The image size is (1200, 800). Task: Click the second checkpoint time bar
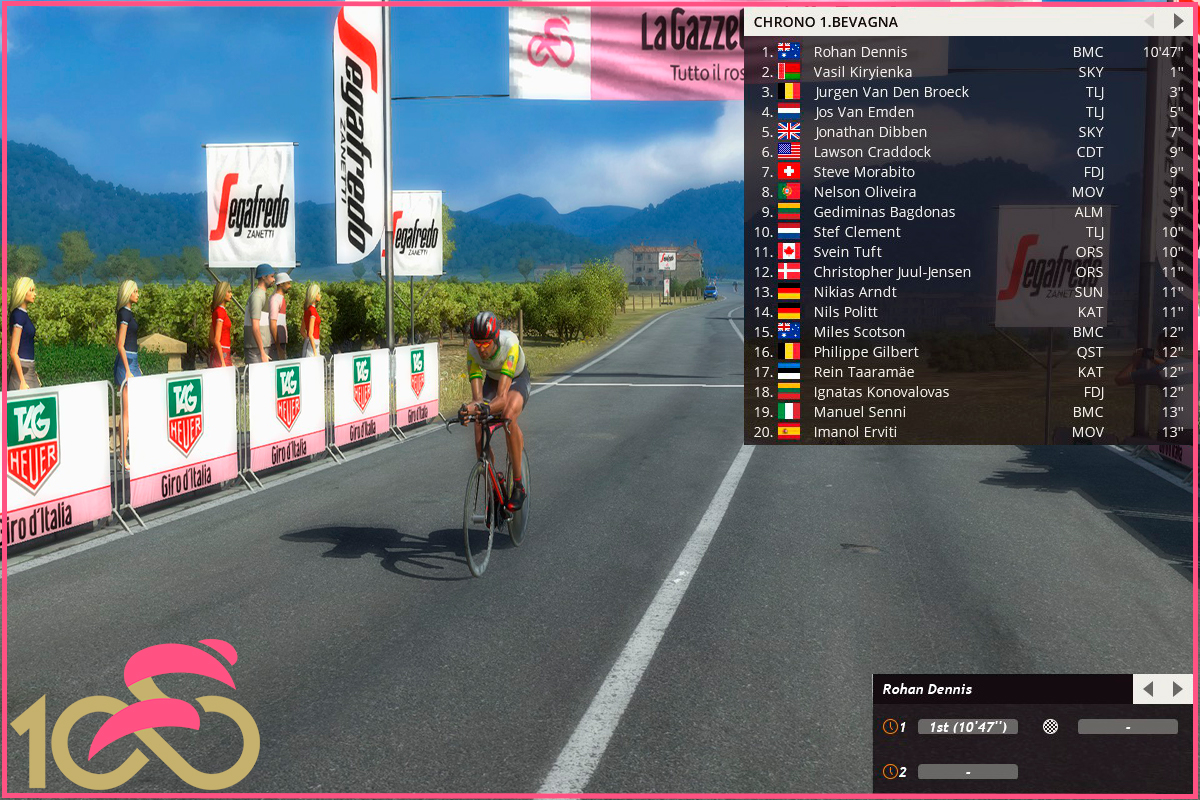click(x=967, y=772)
